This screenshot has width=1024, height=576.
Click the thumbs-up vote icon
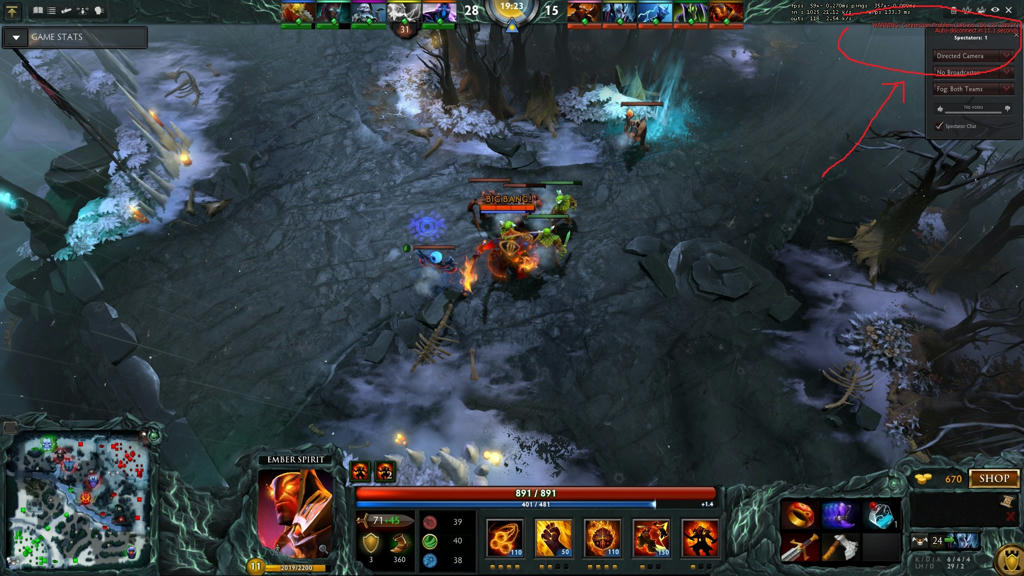tap(941, 109)
